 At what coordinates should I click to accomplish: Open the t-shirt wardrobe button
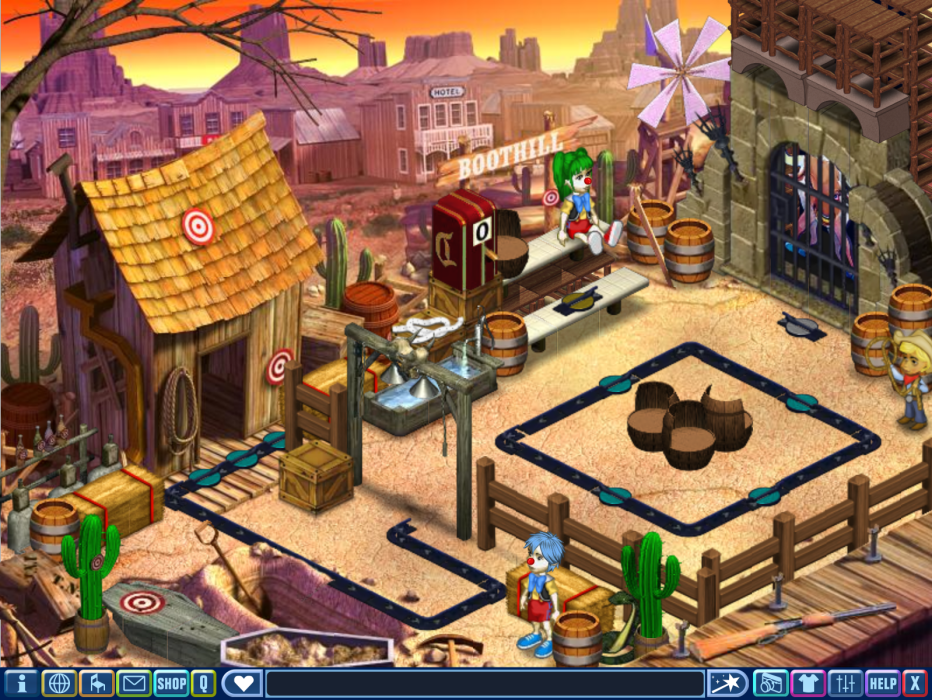[x=807, y=684]
